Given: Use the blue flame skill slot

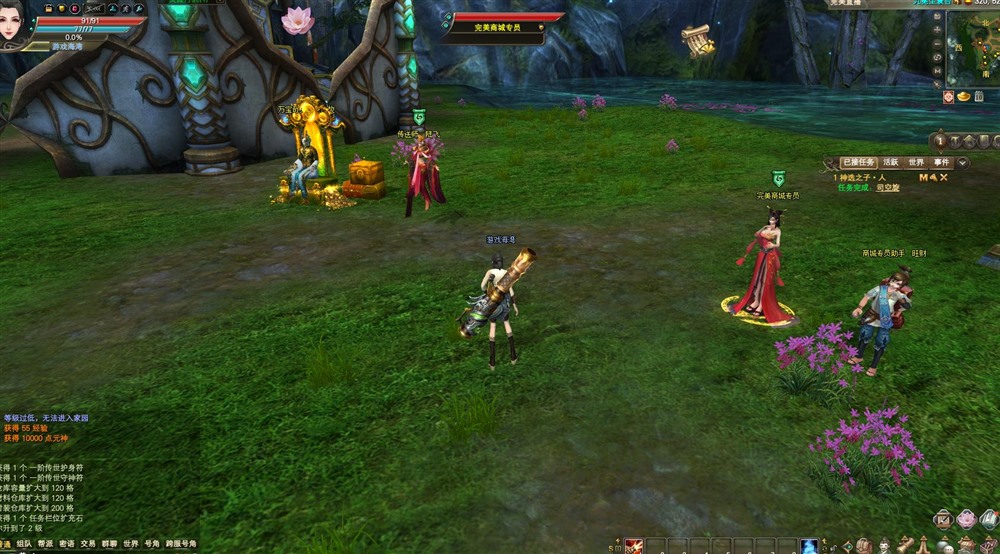Looking at the screenshot, I should (809, 546).
